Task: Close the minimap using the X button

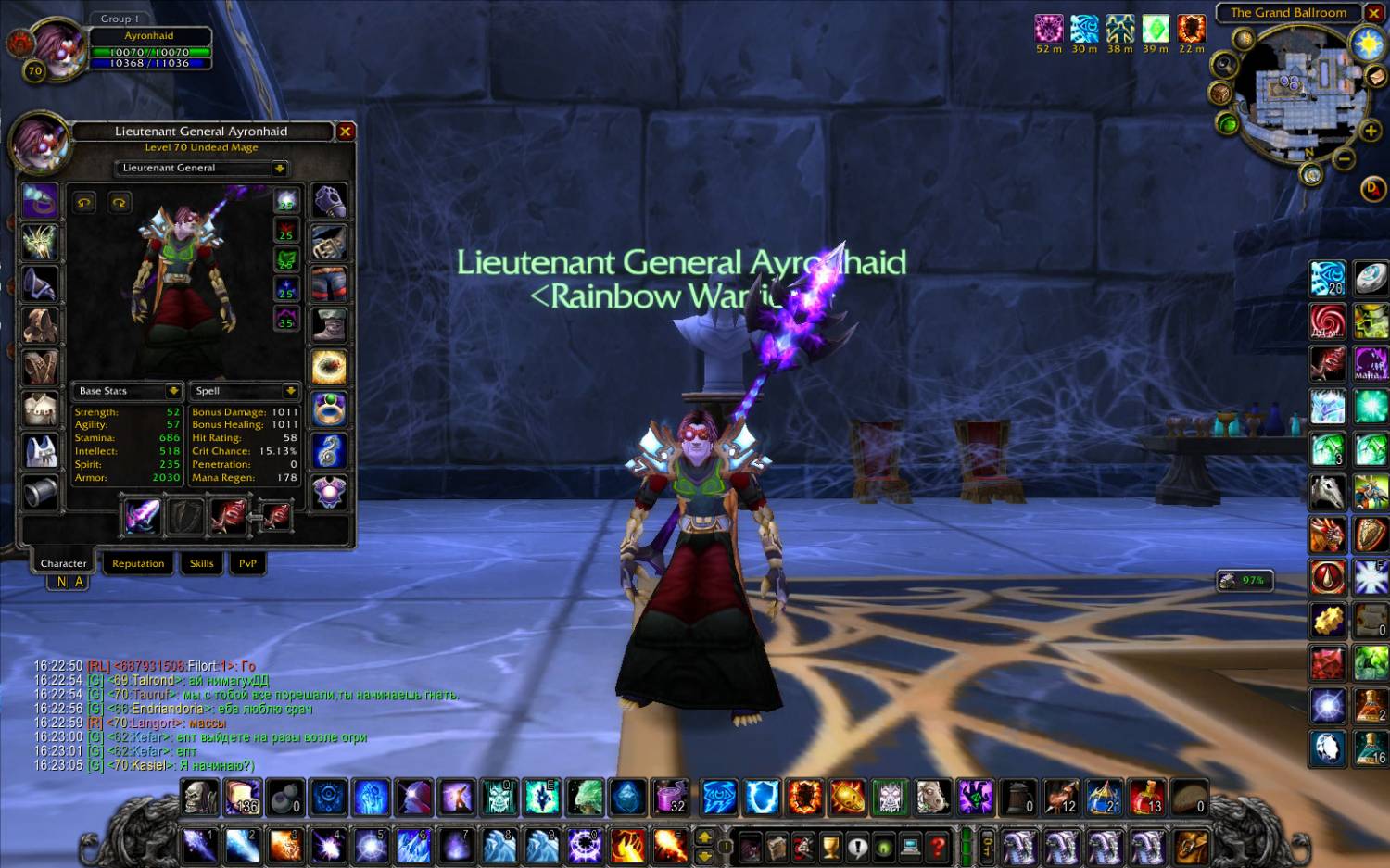Action: pos(1374,13)
